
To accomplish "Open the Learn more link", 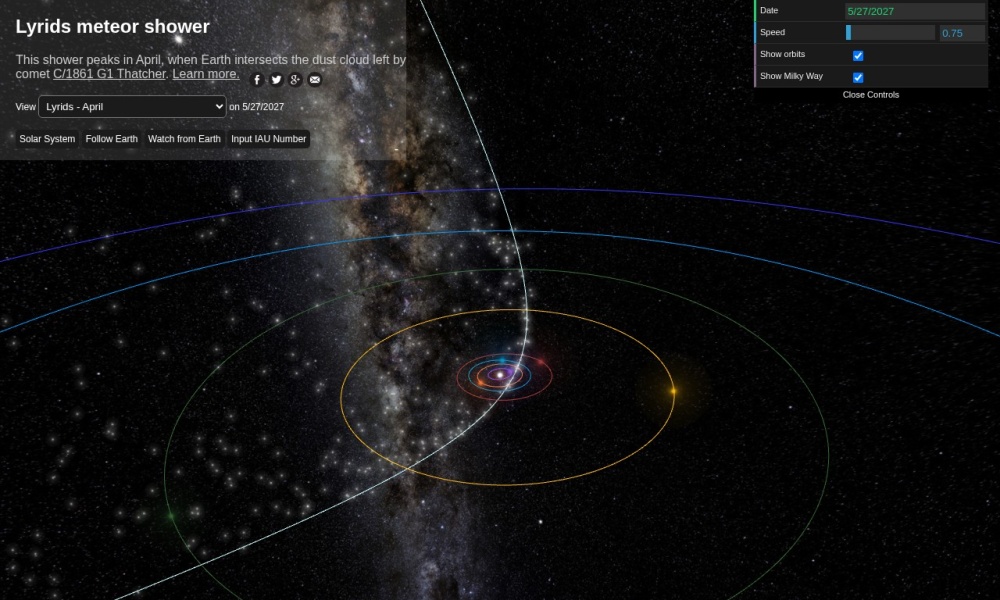I will click(x=206, y=74).
